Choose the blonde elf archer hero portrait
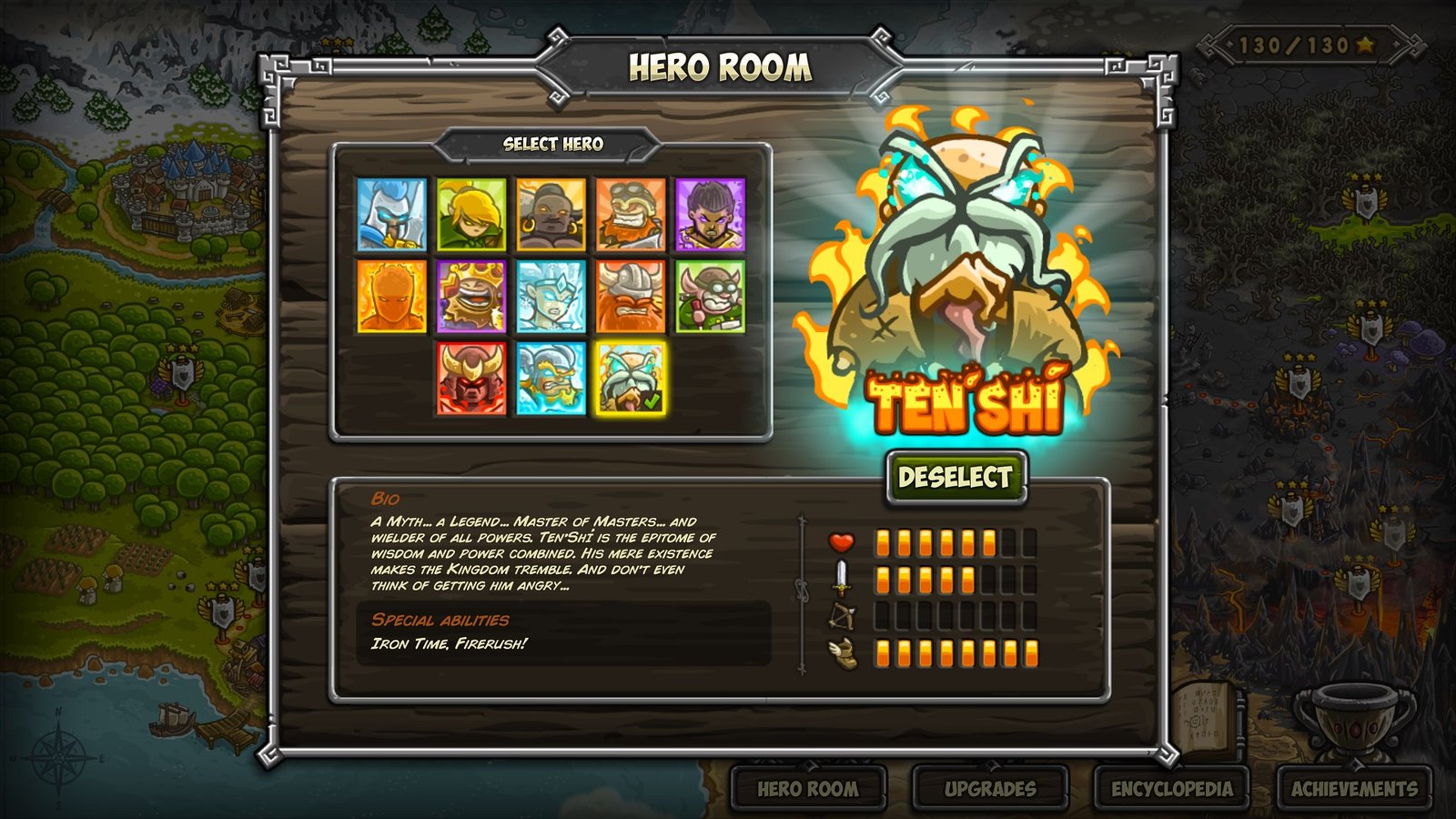This screenshot has height=819, width=1456. point(471,215)
